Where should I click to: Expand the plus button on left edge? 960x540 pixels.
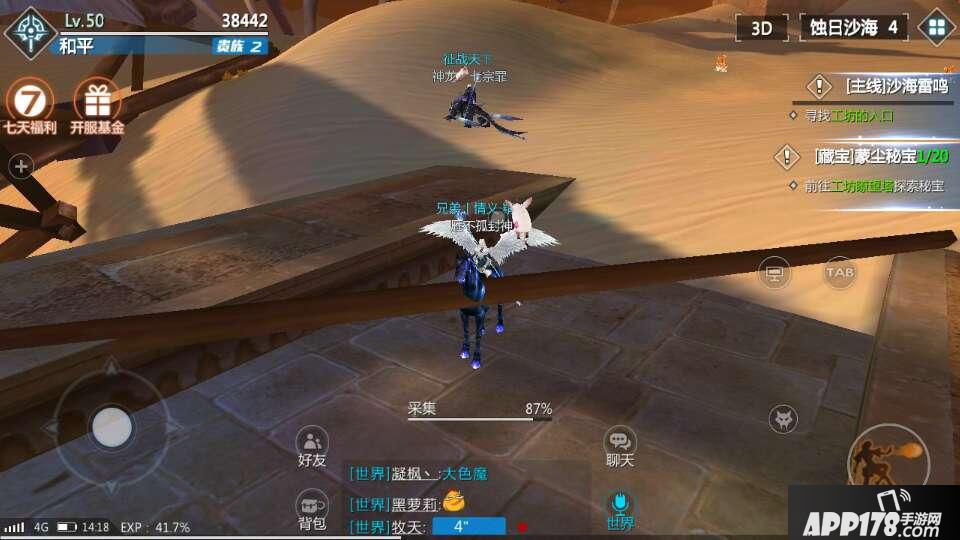[21, 167]
